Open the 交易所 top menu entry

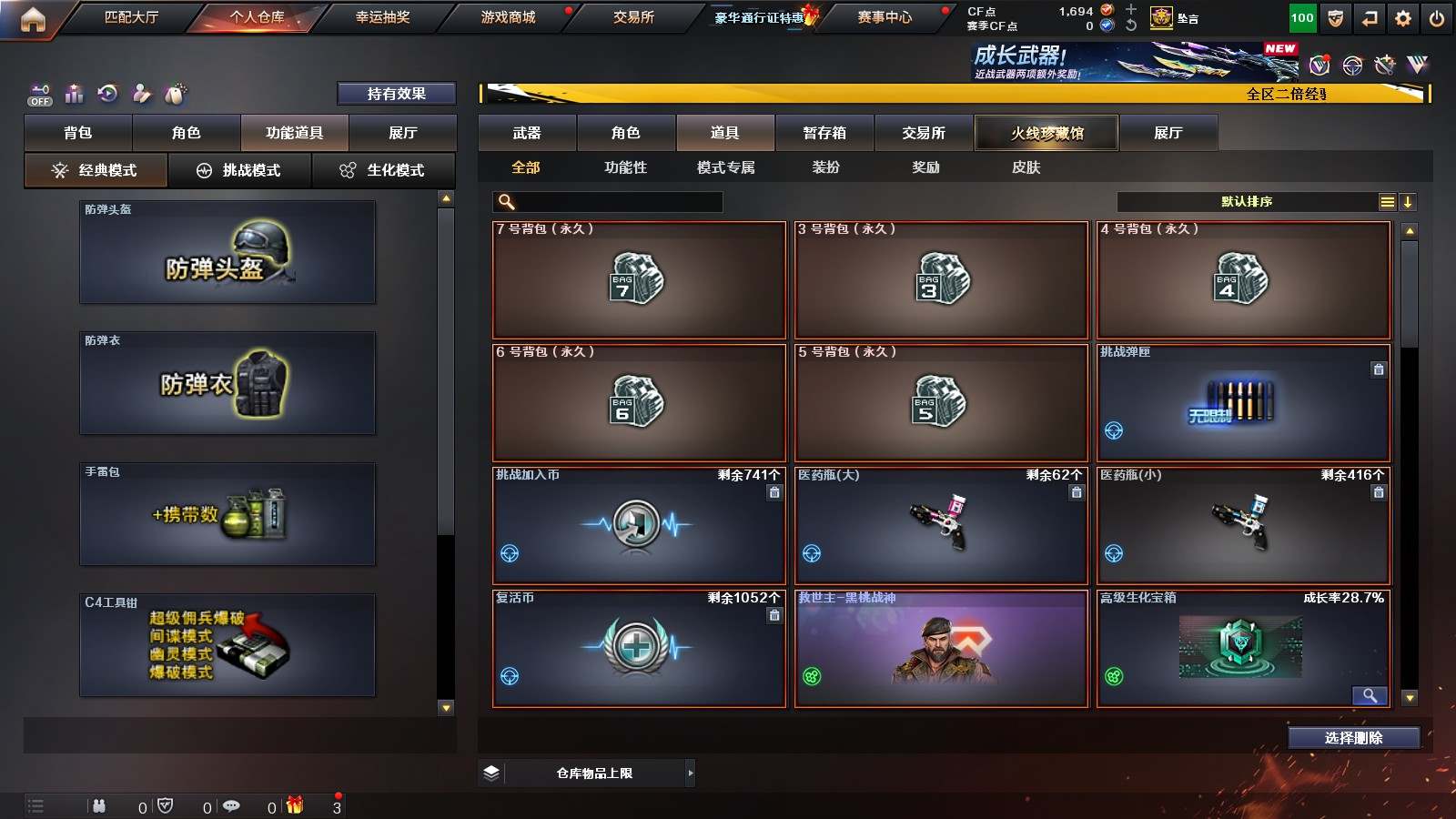[633, 17]
